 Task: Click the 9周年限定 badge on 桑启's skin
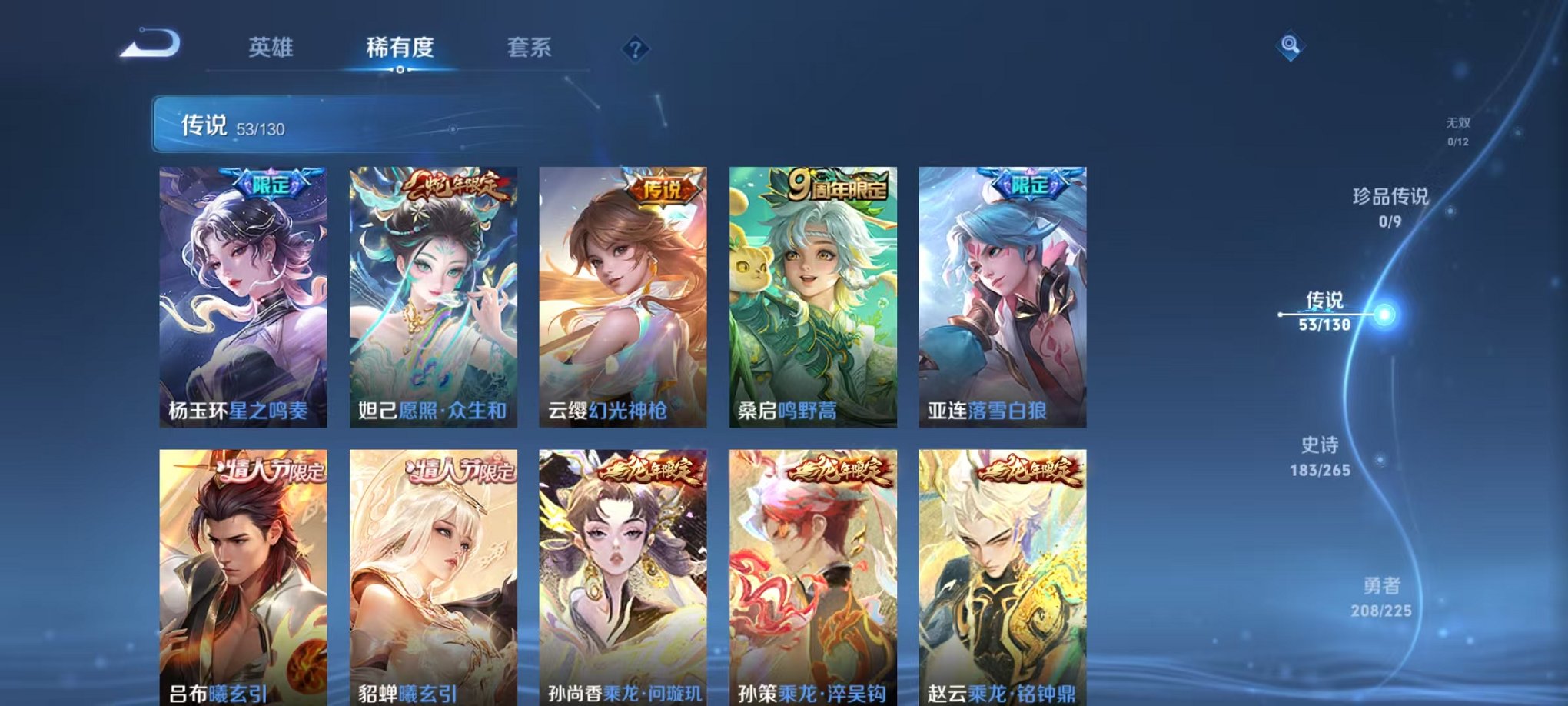[x=837, y=188]
